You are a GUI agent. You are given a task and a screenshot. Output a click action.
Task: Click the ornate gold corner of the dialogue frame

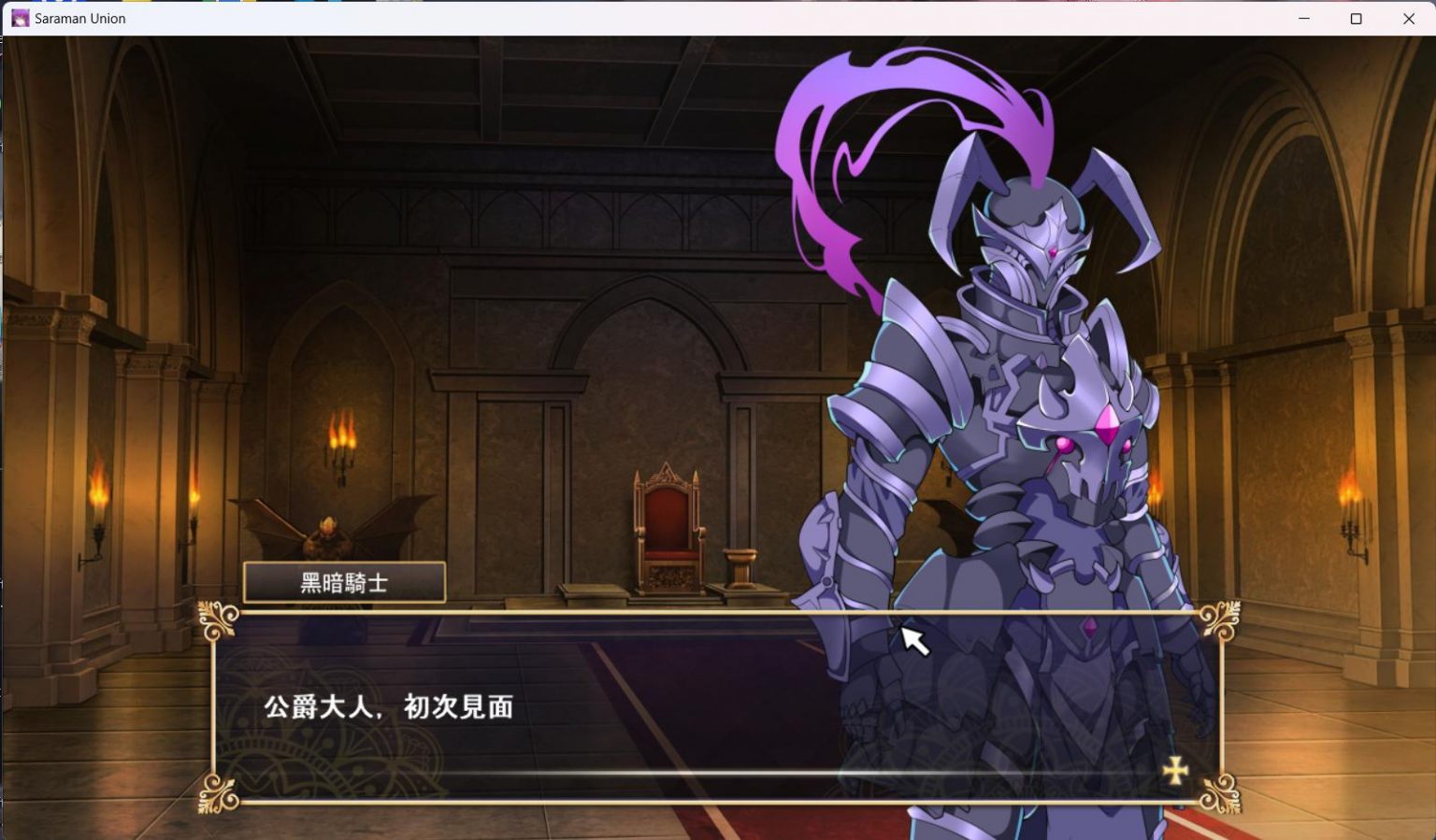pyautogui.click(x=218, y=619)
